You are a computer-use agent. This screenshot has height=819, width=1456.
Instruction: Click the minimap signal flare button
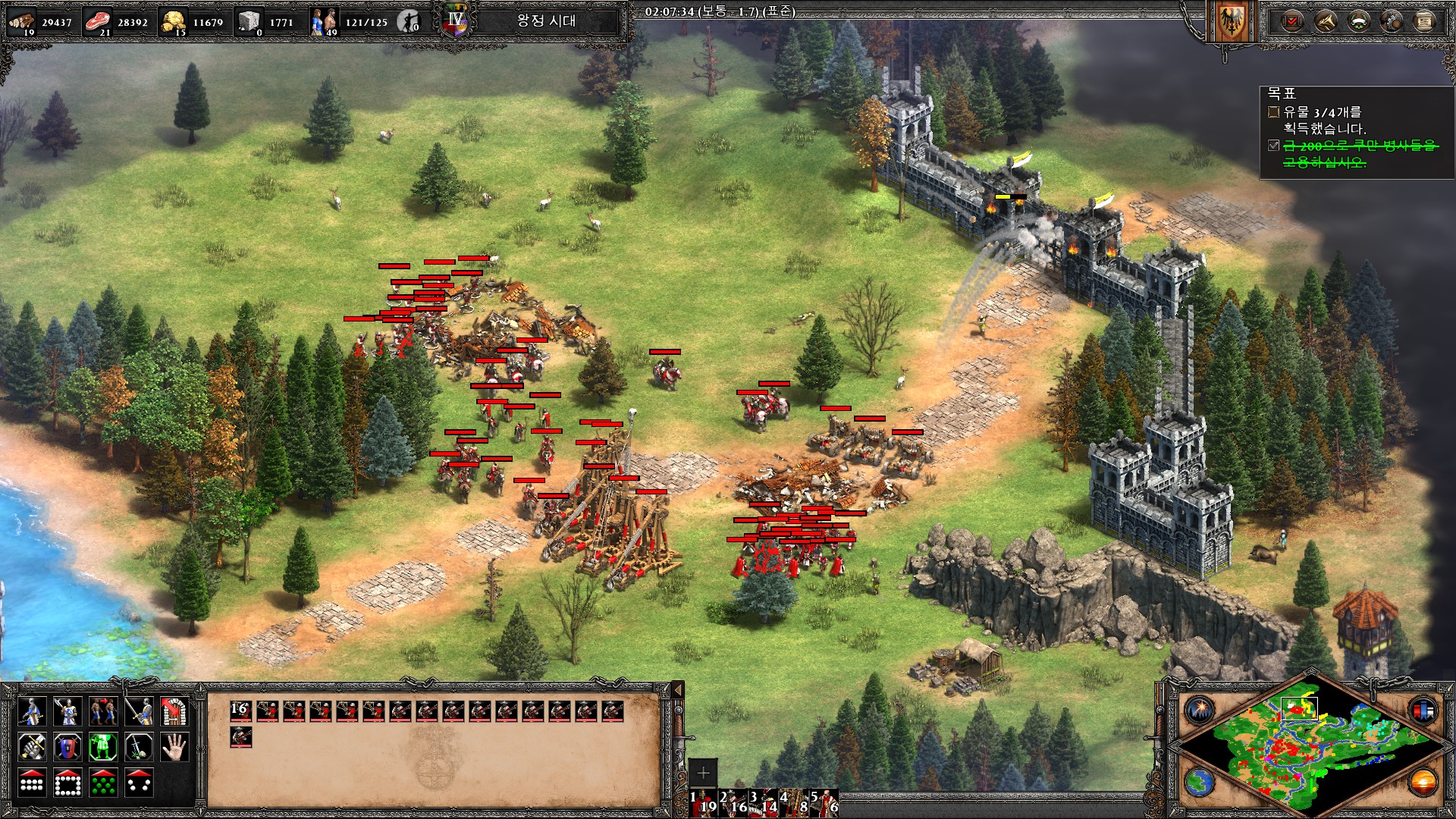coord(1200,711)
